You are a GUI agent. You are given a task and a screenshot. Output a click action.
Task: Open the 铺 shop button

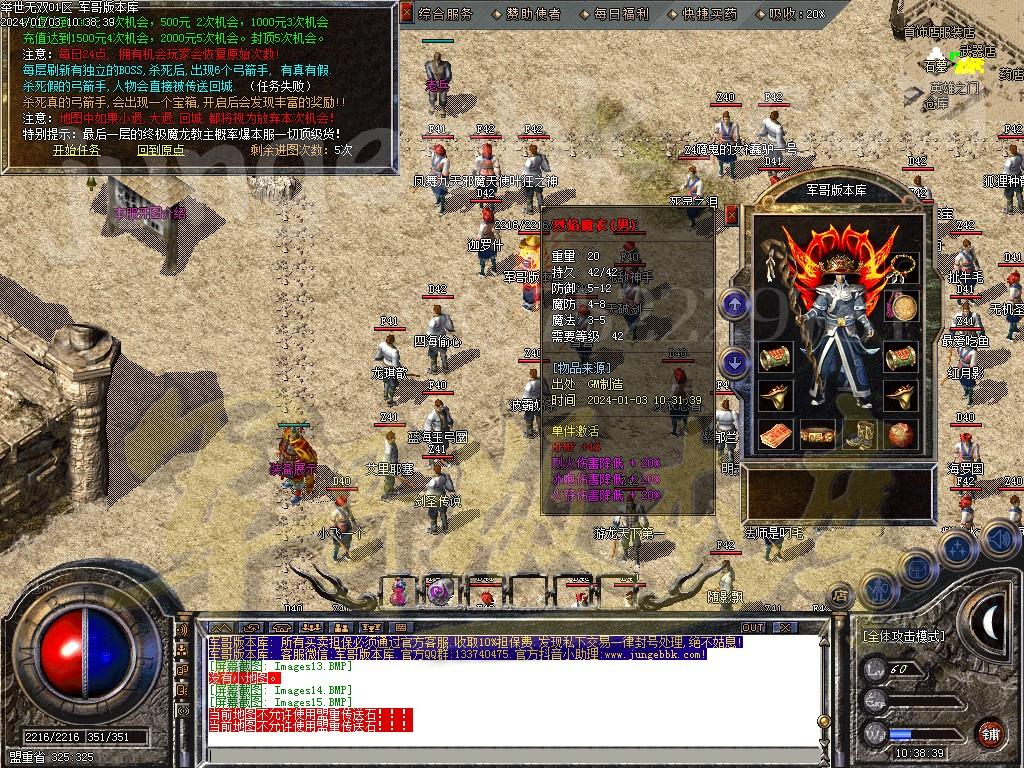990,733
